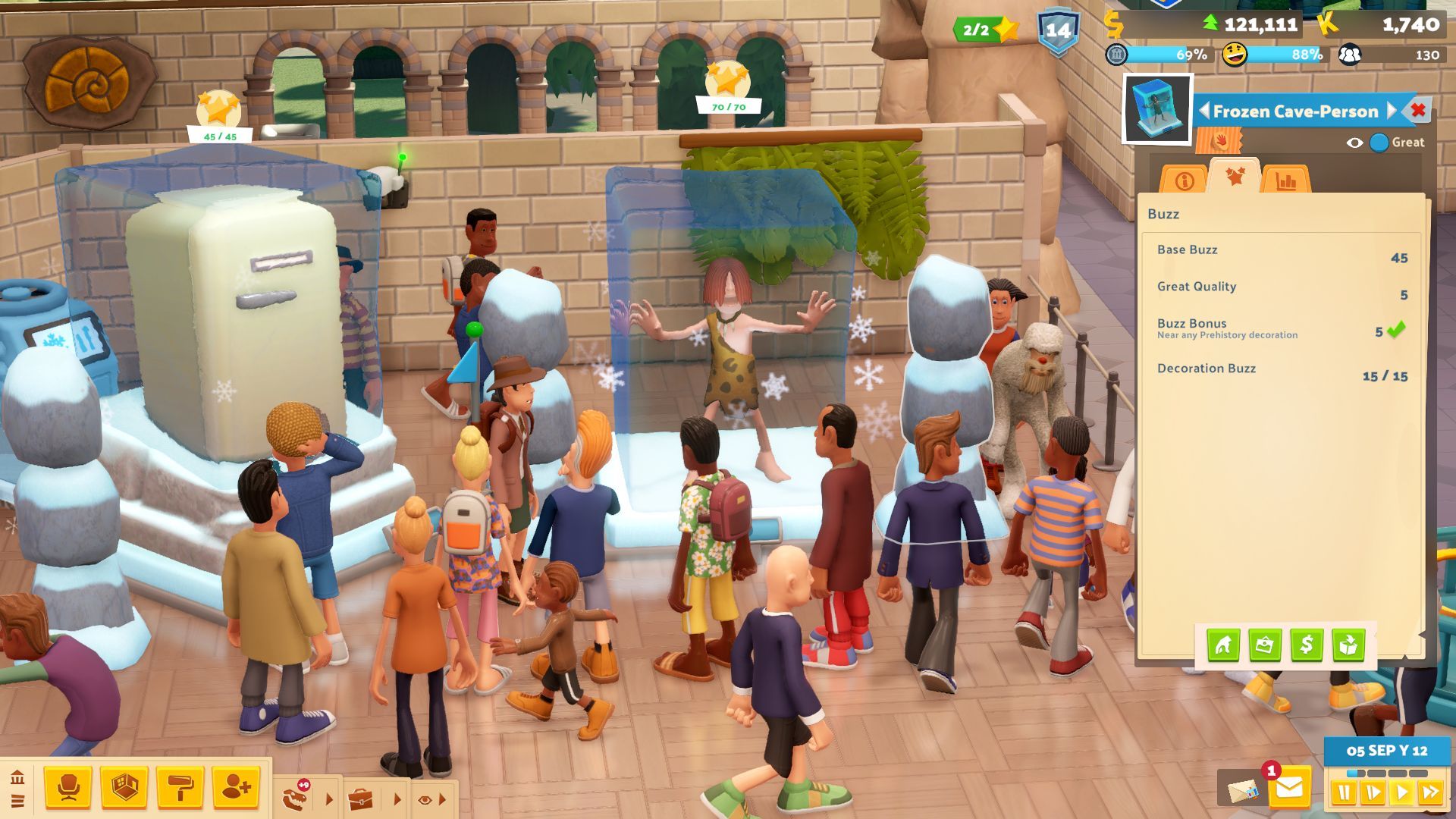Close the Frozen Cave-Person panel
This screenshot has height=819, width=1456.
[x=1418, y=111]
